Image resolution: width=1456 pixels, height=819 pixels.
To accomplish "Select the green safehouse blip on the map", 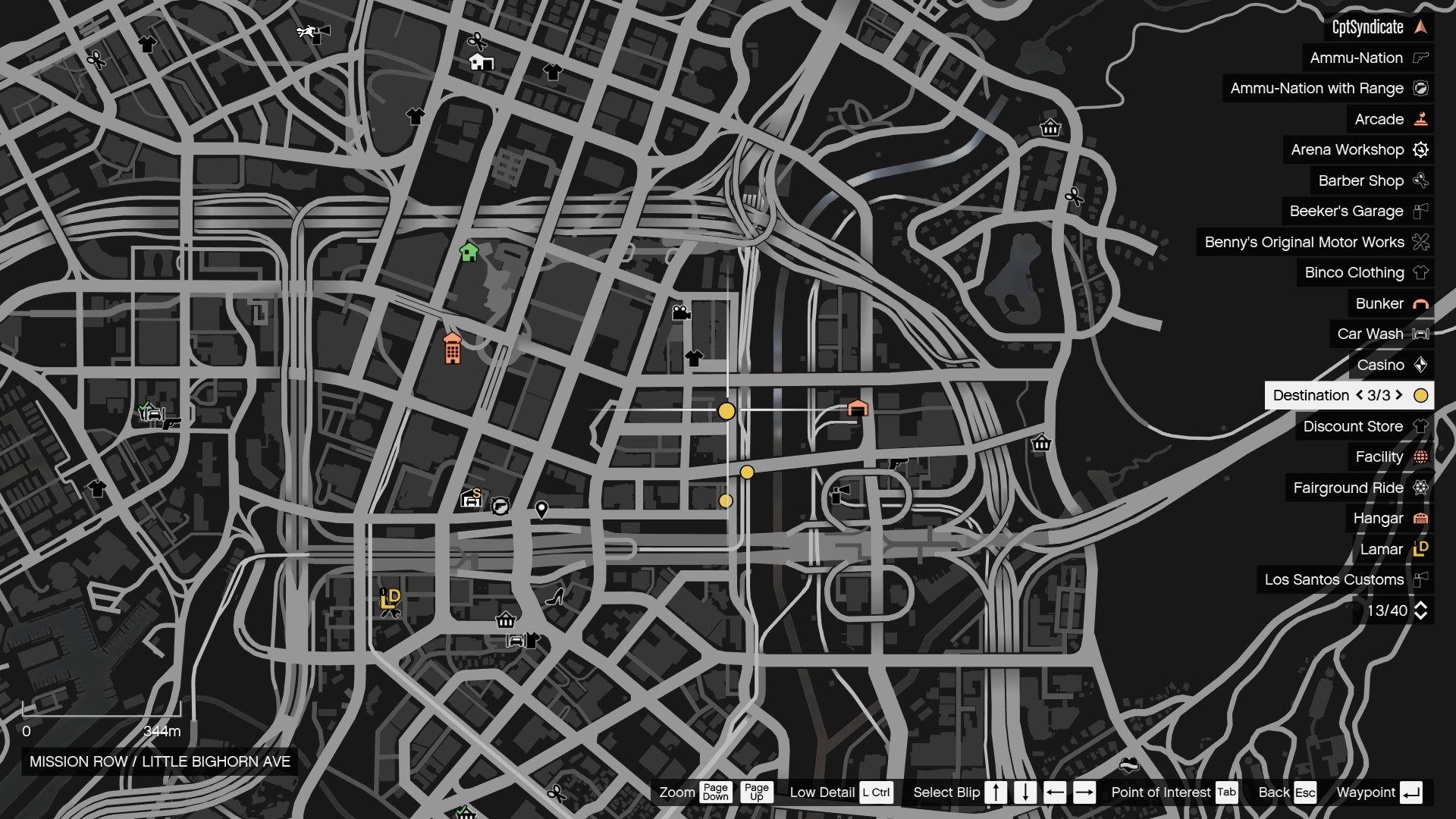I will 468,253.
